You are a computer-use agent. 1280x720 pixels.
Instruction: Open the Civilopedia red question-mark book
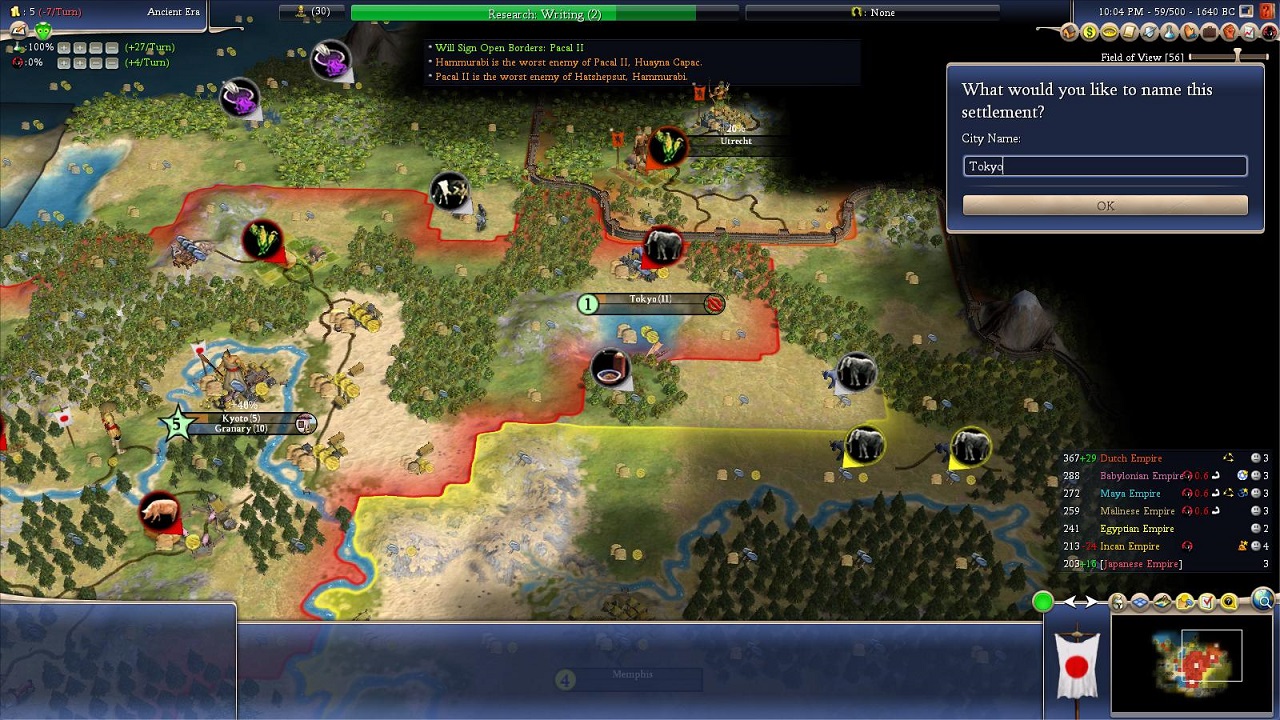1267,11
